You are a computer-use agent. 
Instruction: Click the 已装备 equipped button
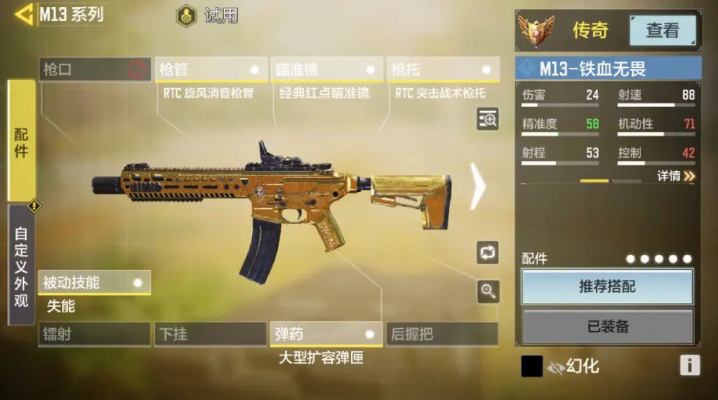(x=607, y=326)
